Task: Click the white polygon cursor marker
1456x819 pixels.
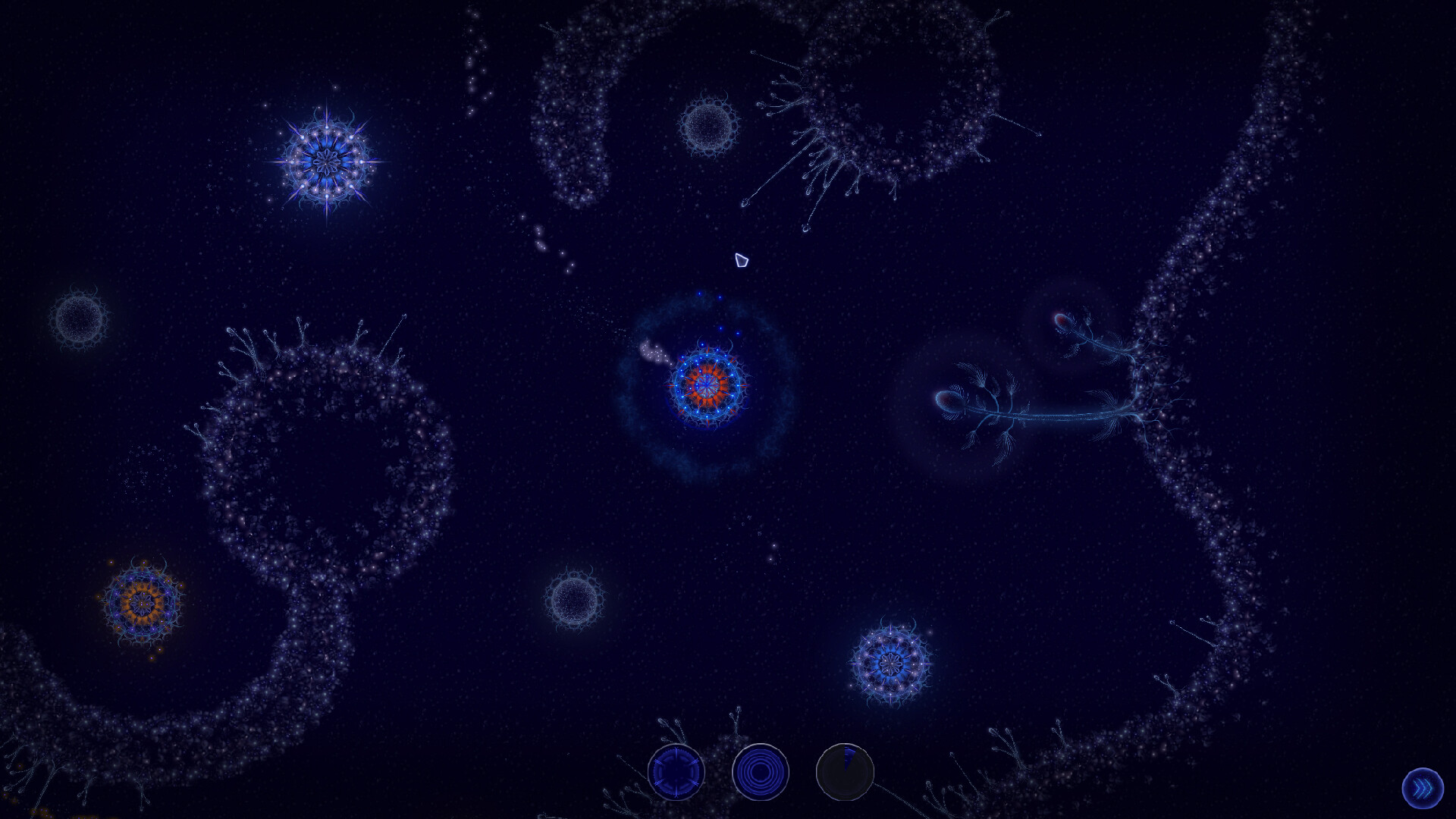Action: [x=741, y=262]
